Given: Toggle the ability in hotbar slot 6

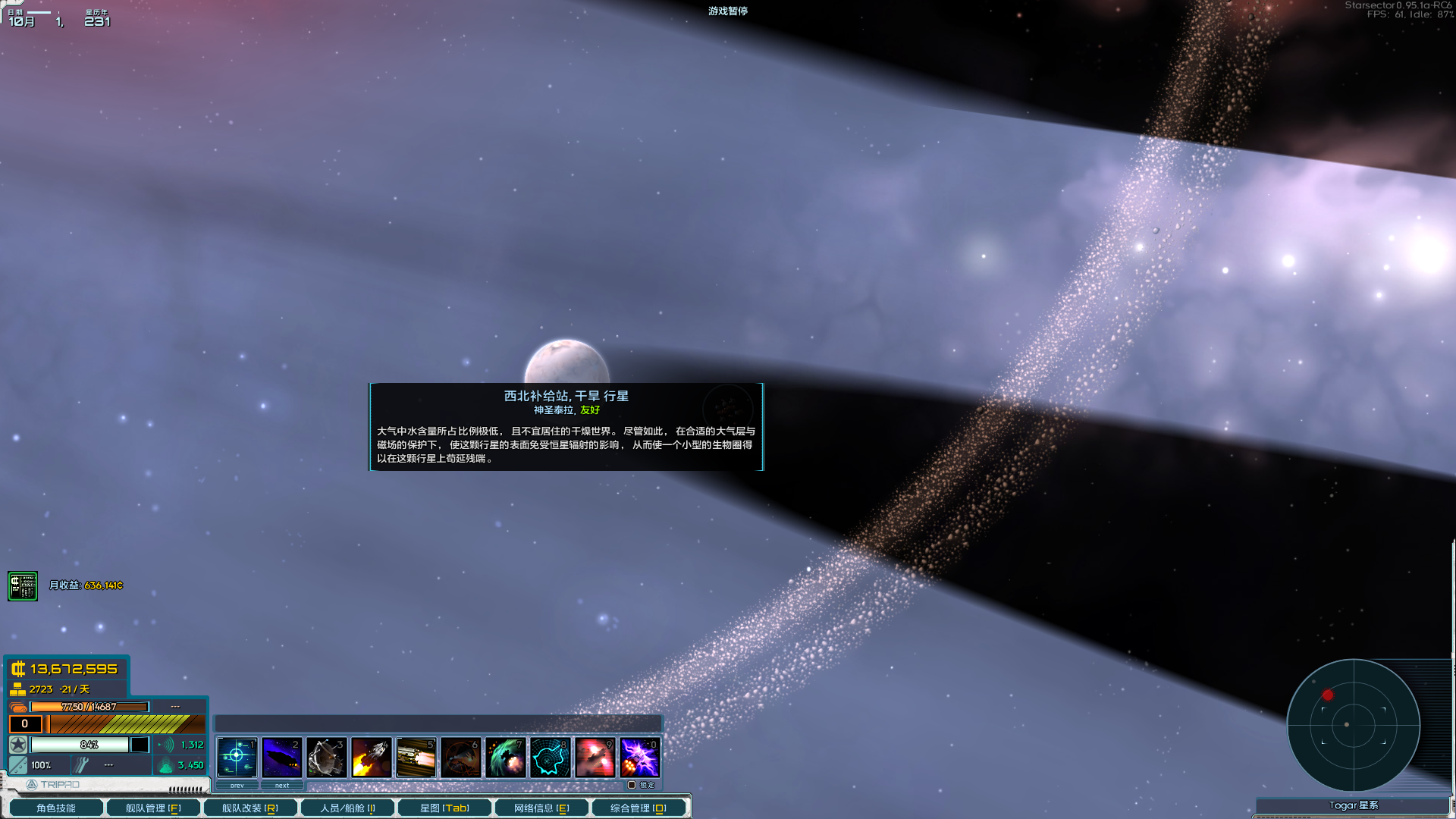Looking at the screenshot, I should [x=461, y=757].
